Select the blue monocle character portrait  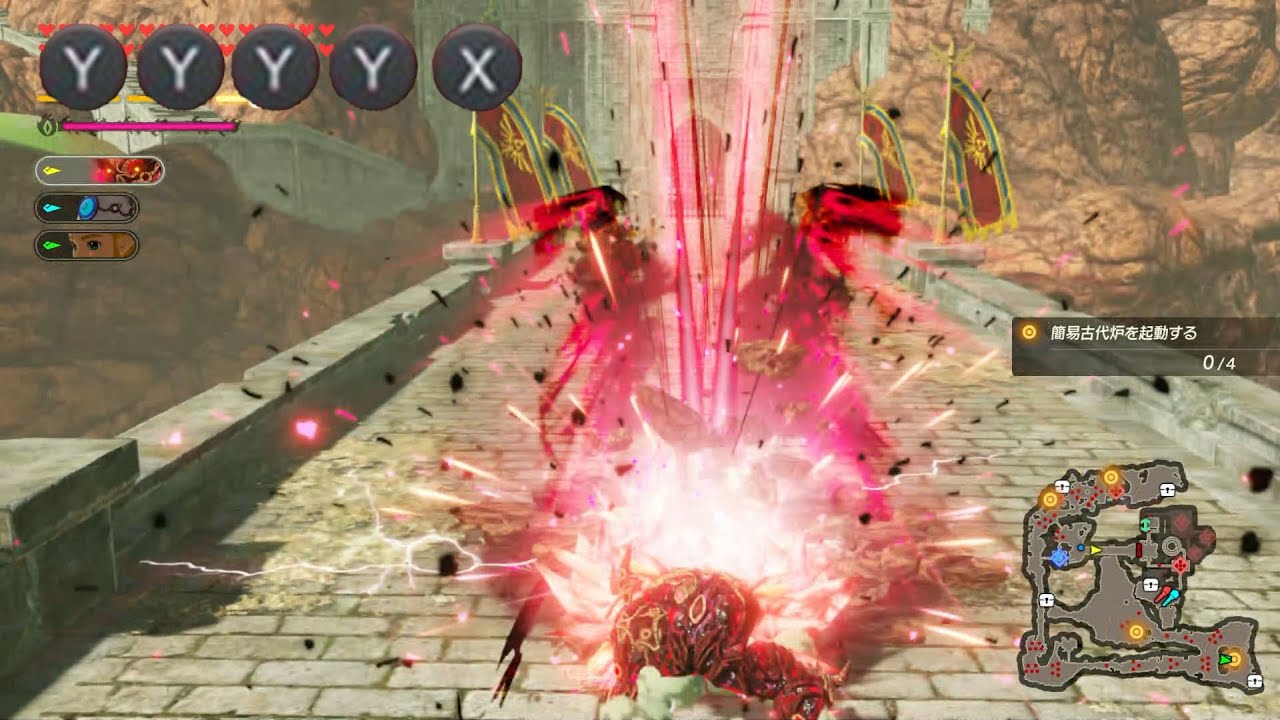(87, 208)
